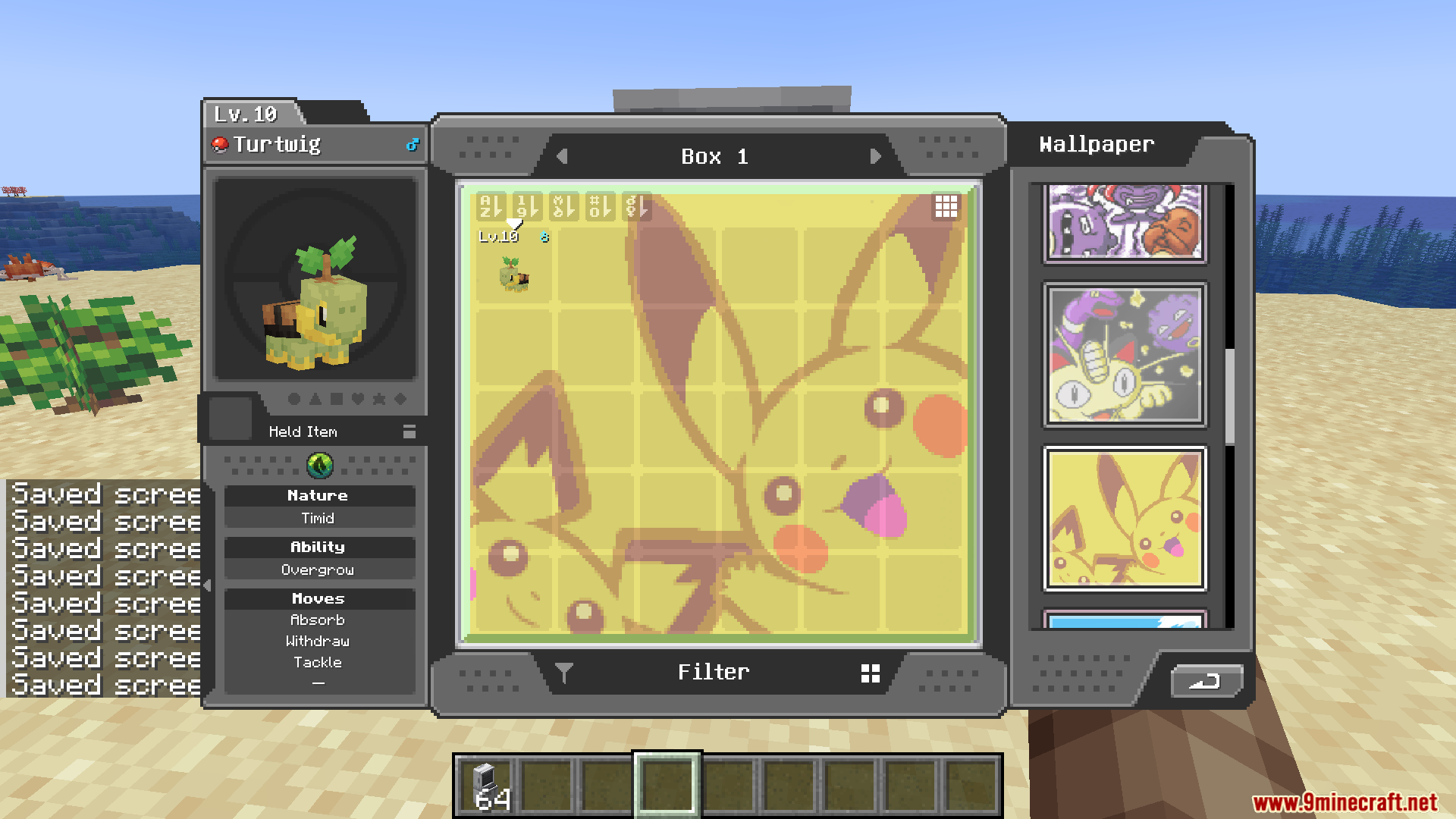This screenshot has width=1456, height=819.
Task: Go to previous box using the left arrow
Action: click(x=562, y=156)
